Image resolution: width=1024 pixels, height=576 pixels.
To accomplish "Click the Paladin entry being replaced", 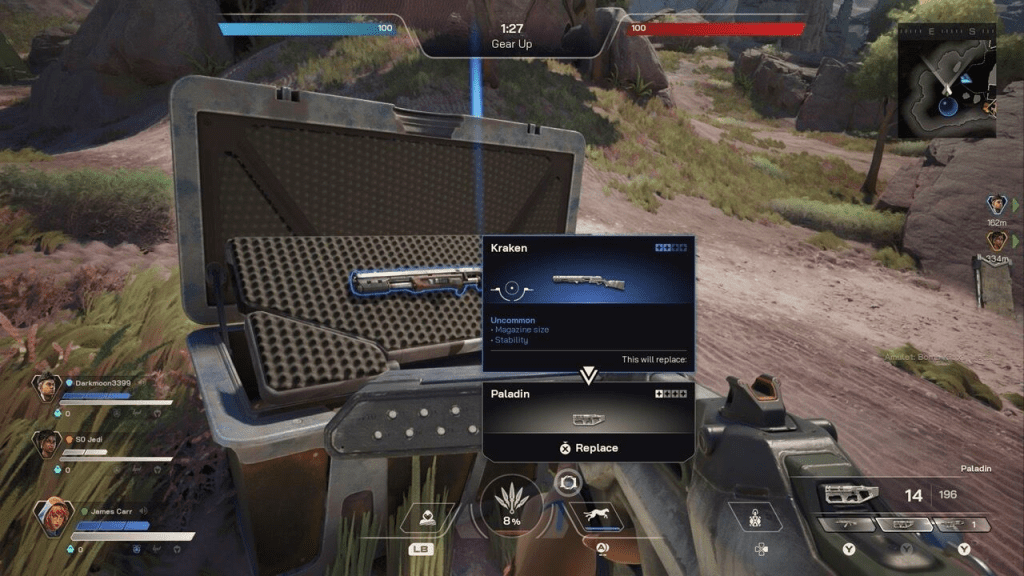I will 588,408.
